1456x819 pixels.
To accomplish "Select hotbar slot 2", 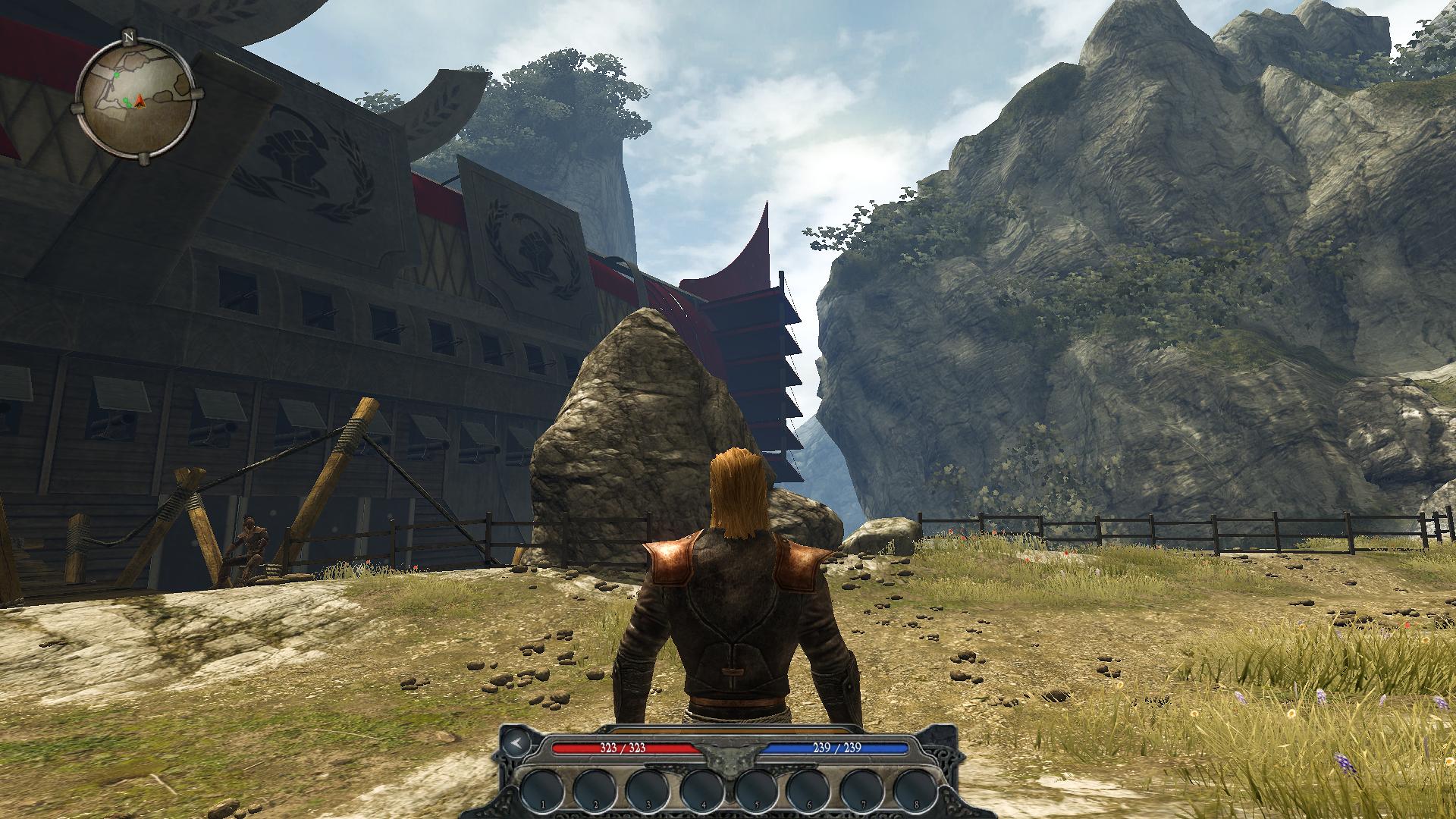I will point(595,789).
